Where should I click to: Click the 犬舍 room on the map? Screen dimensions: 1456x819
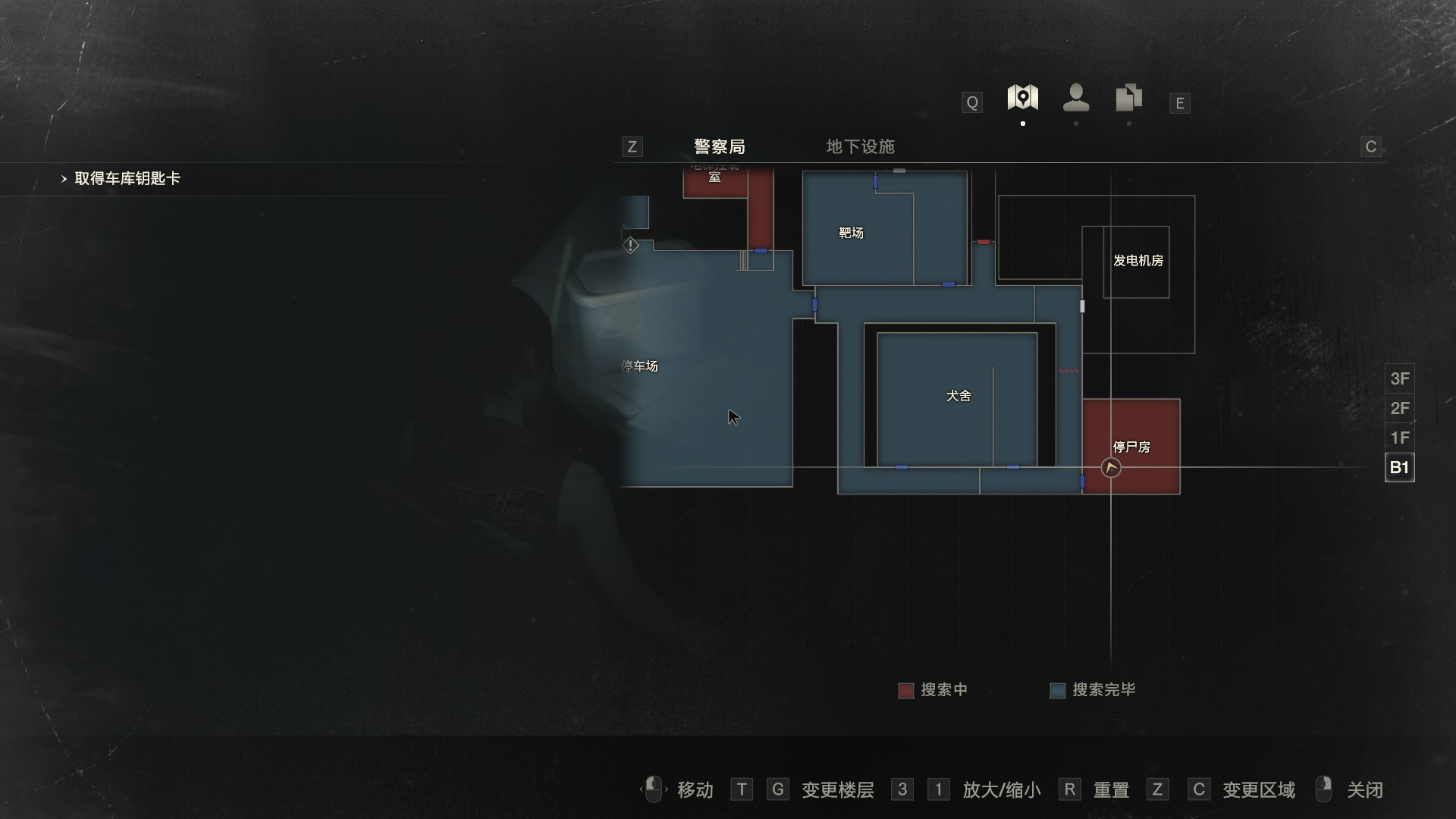pos(958,396)
